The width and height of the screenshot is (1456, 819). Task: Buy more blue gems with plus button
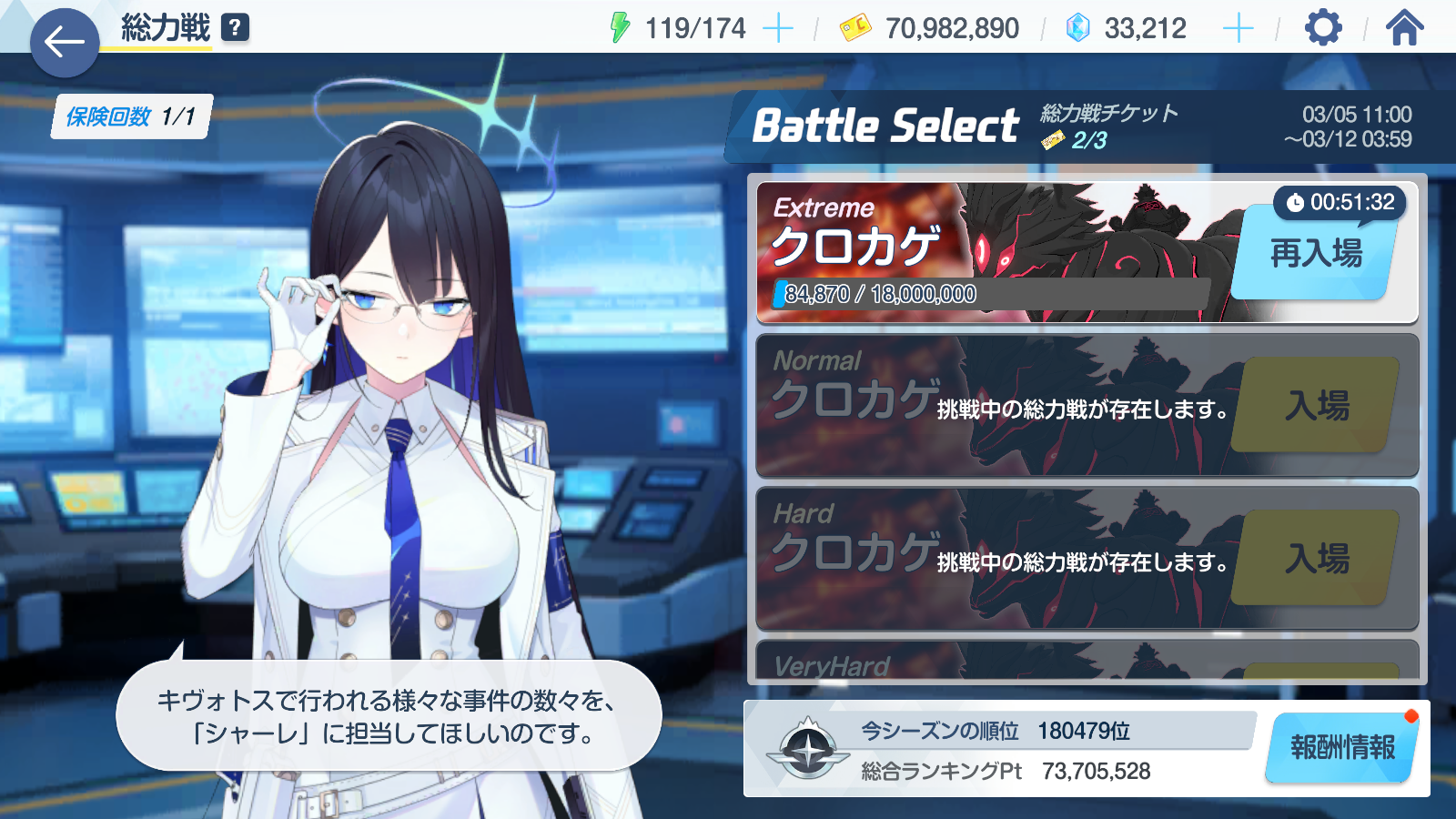[1238, 29]
